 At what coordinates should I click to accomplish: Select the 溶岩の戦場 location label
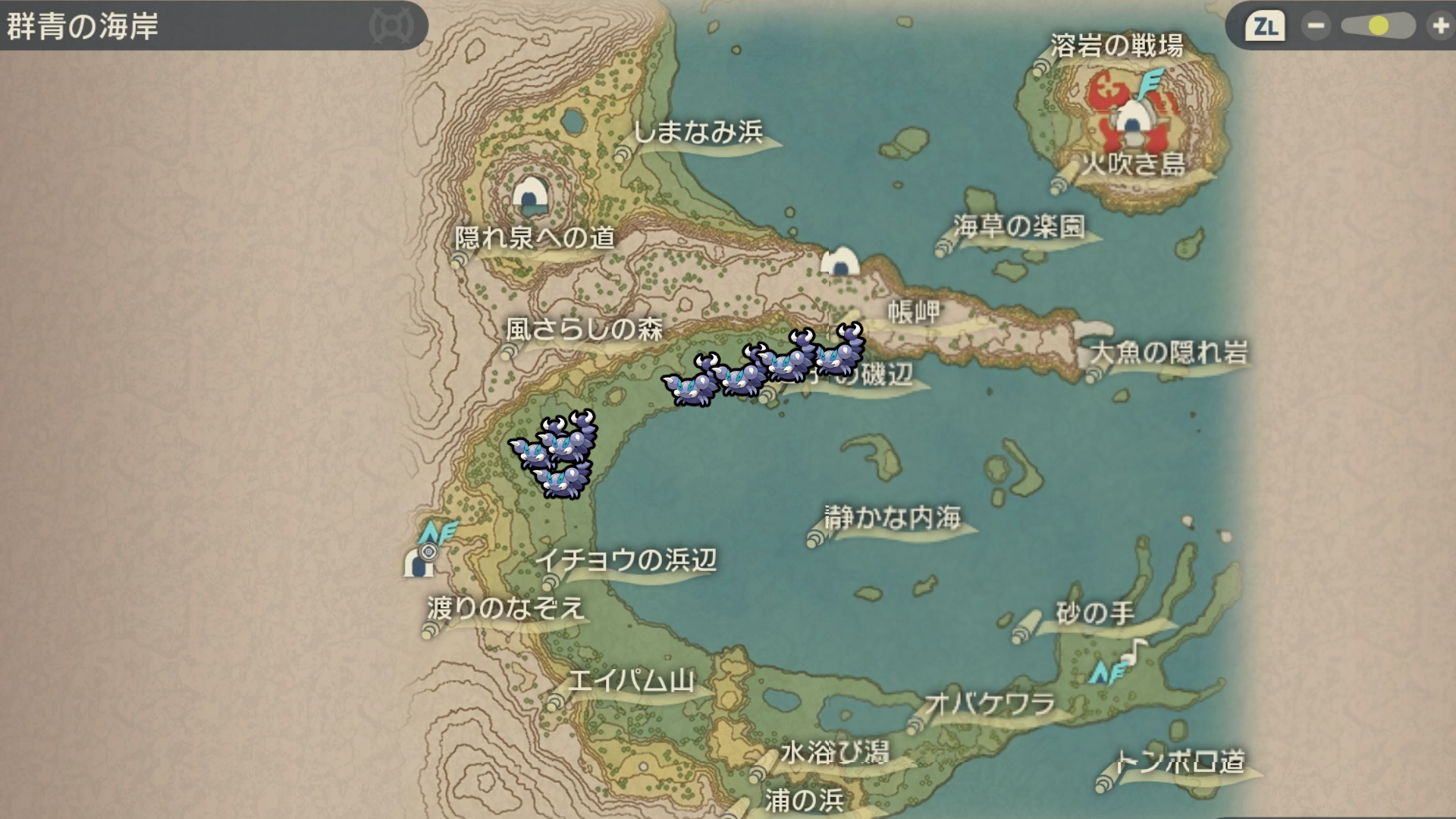point(1116,46)
